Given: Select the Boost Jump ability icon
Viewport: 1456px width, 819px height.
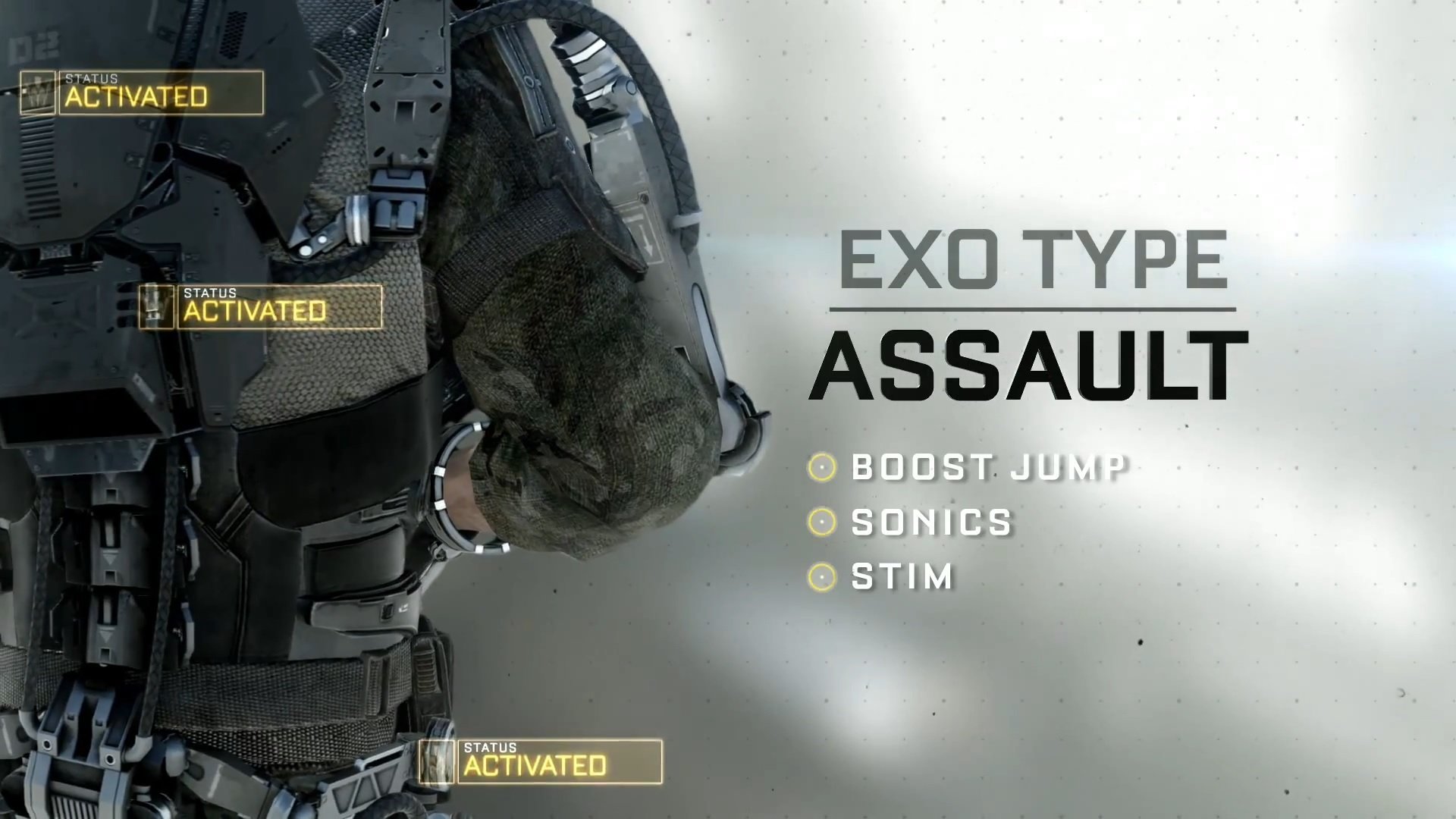Looking at the screenshot, I should [821, 468].
